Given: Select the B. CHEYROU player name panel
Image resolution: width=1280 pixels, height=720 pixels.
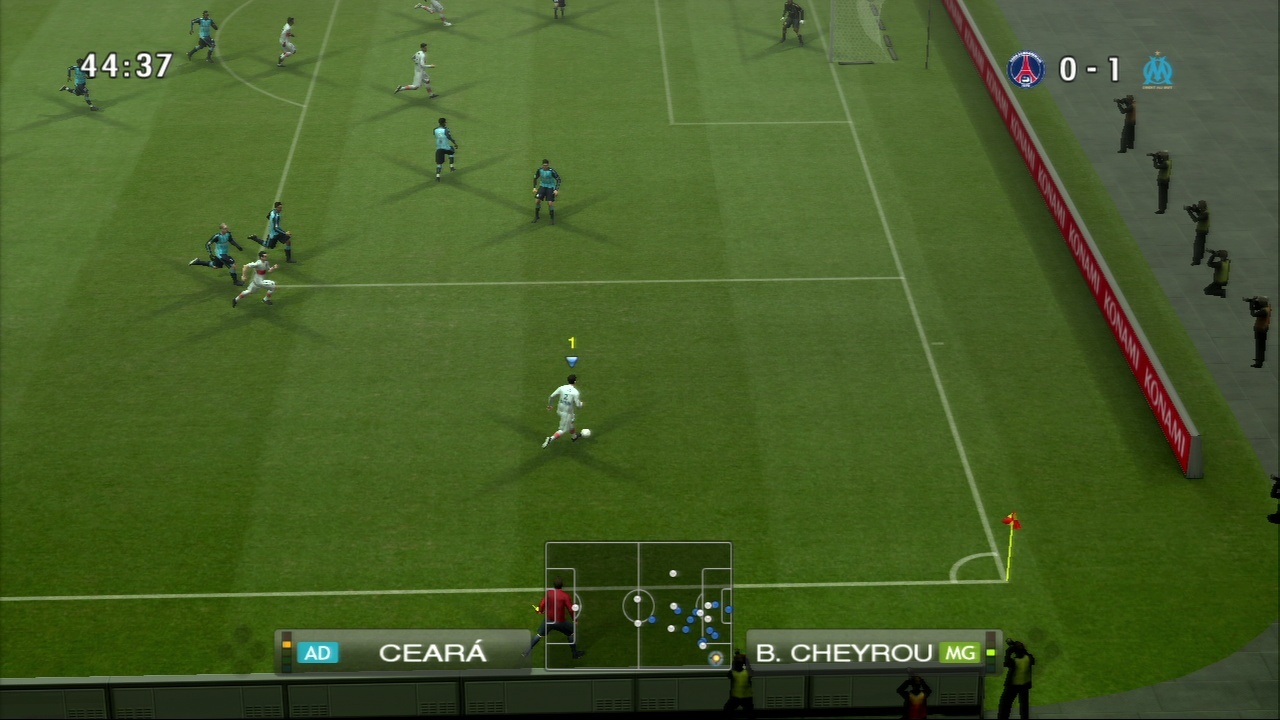Looking at the screenshot, I should tap(868, 653).
